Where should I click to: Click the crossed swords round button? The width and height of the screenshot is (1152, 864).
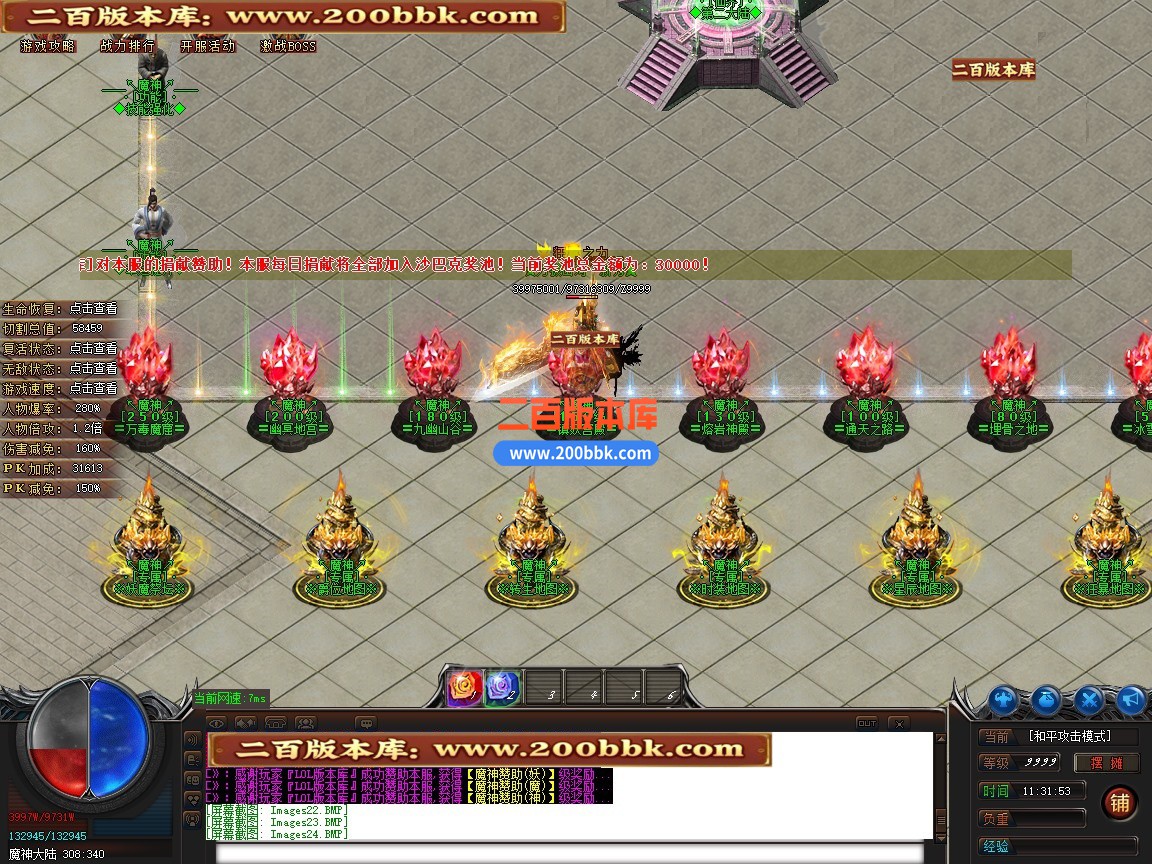pyautogui.click(x=1089, y=700)
